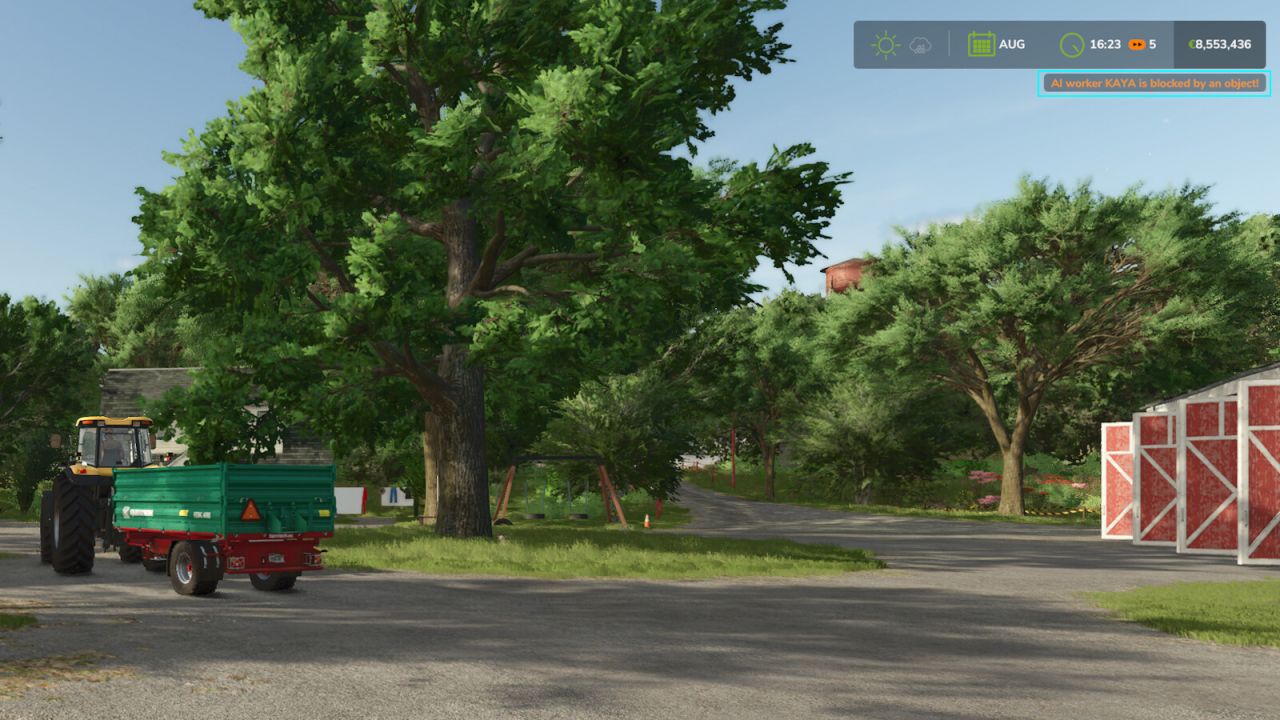Click the time scale value 5

[x=1153, y=43]
